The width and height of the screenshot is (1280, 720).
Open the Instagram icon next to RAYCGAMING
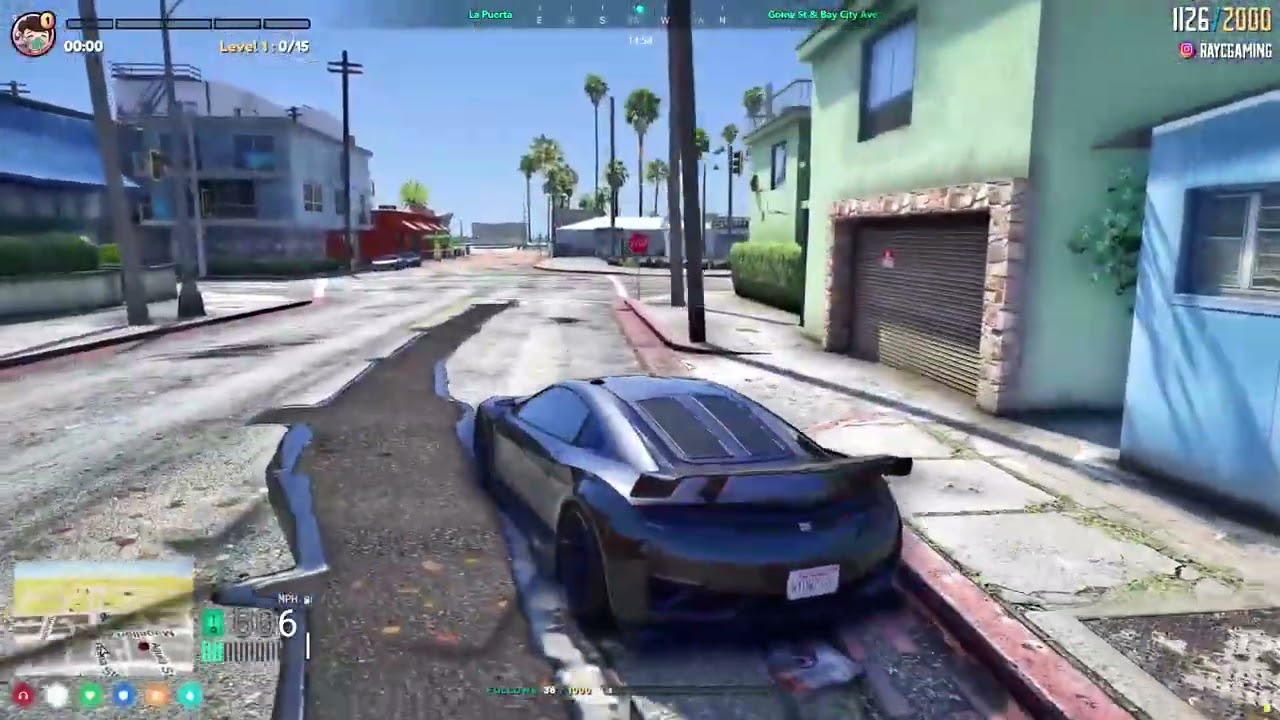[1187, 48]
